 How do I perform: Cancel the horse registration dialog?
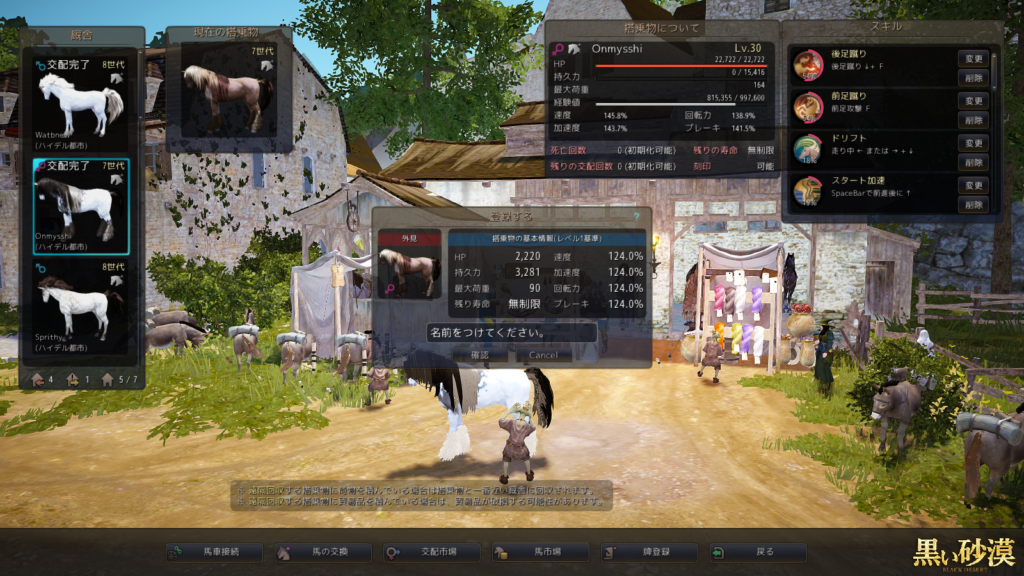point(543,355)
